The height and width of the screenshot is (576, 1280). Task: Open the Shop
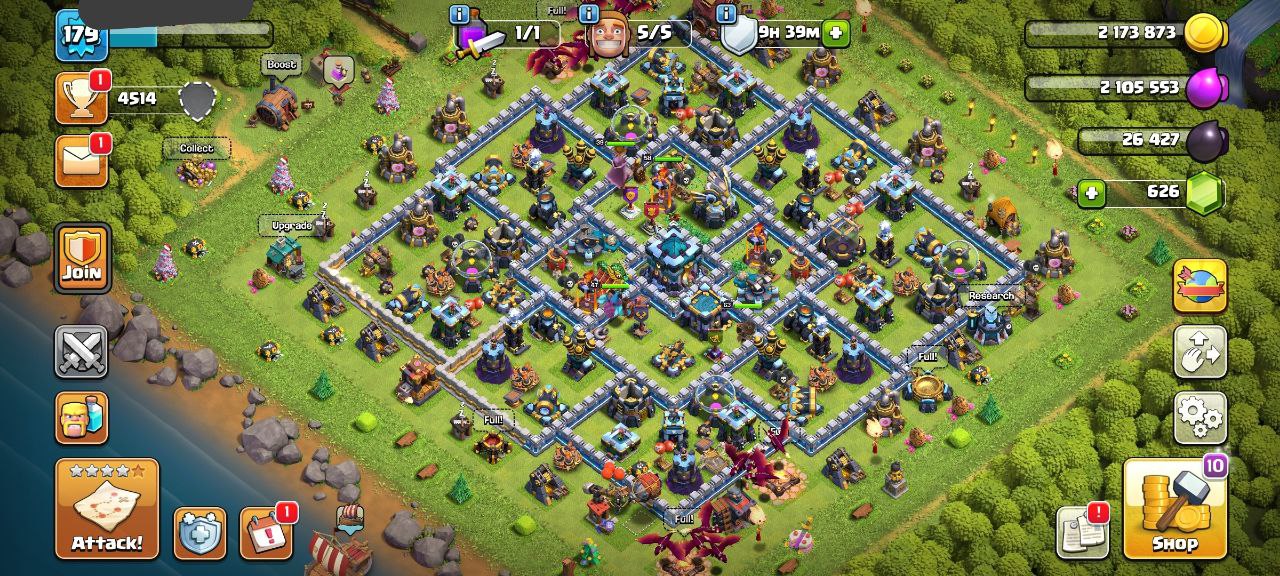coord(1174,508)
